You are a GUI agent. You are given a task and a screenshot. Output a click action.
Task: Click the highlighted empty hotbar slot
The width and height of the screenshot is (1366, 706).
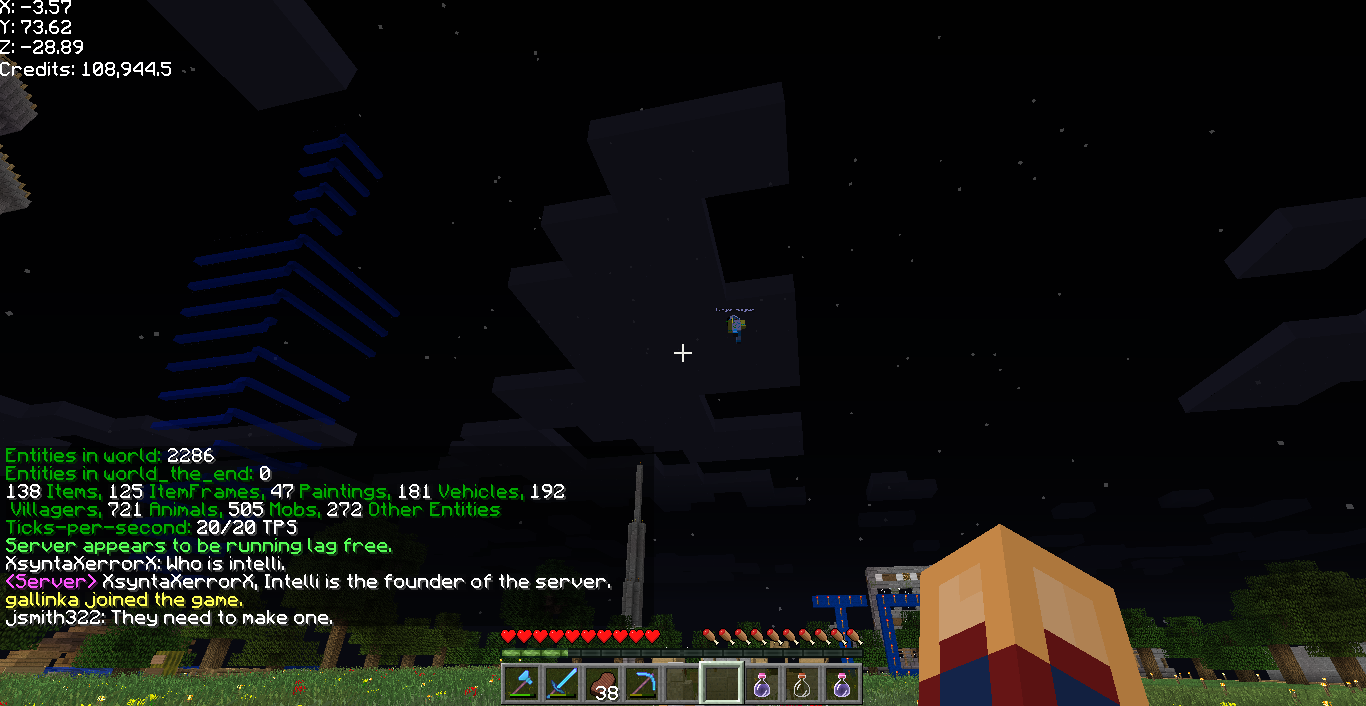coord(721,683)
